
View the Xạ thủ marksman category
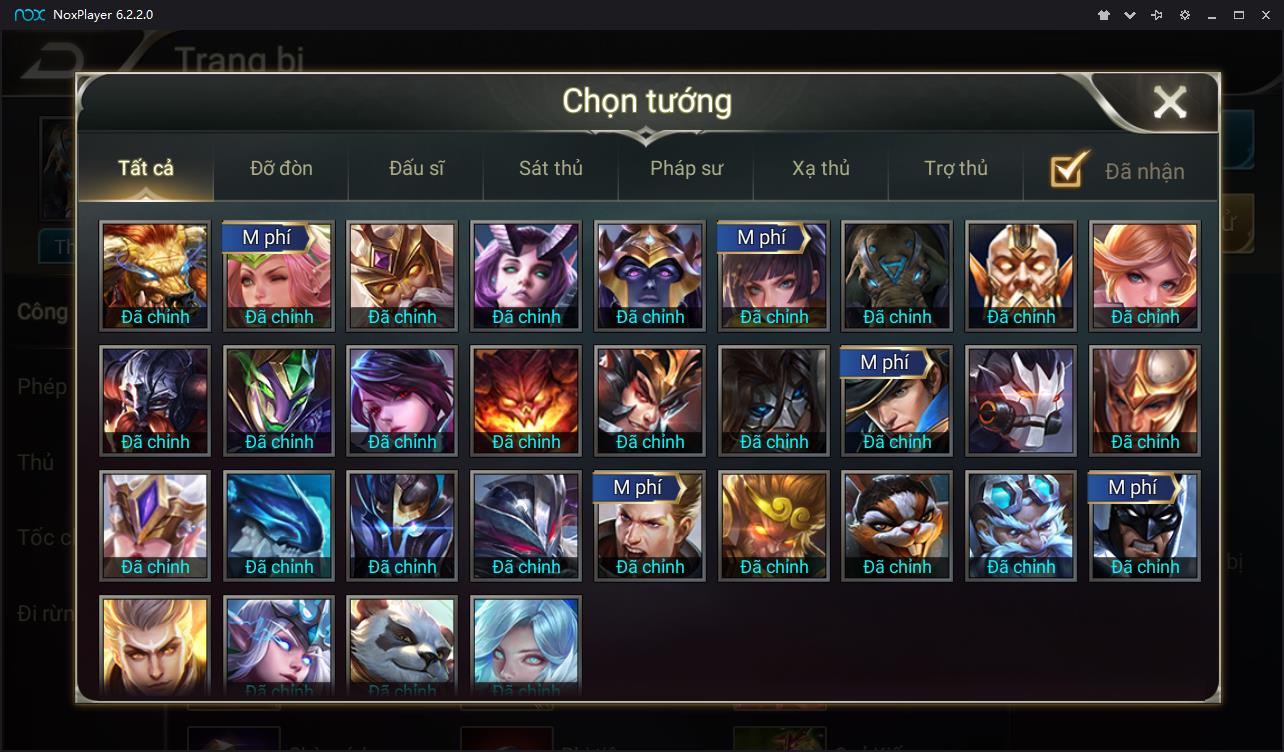[821, 168]
